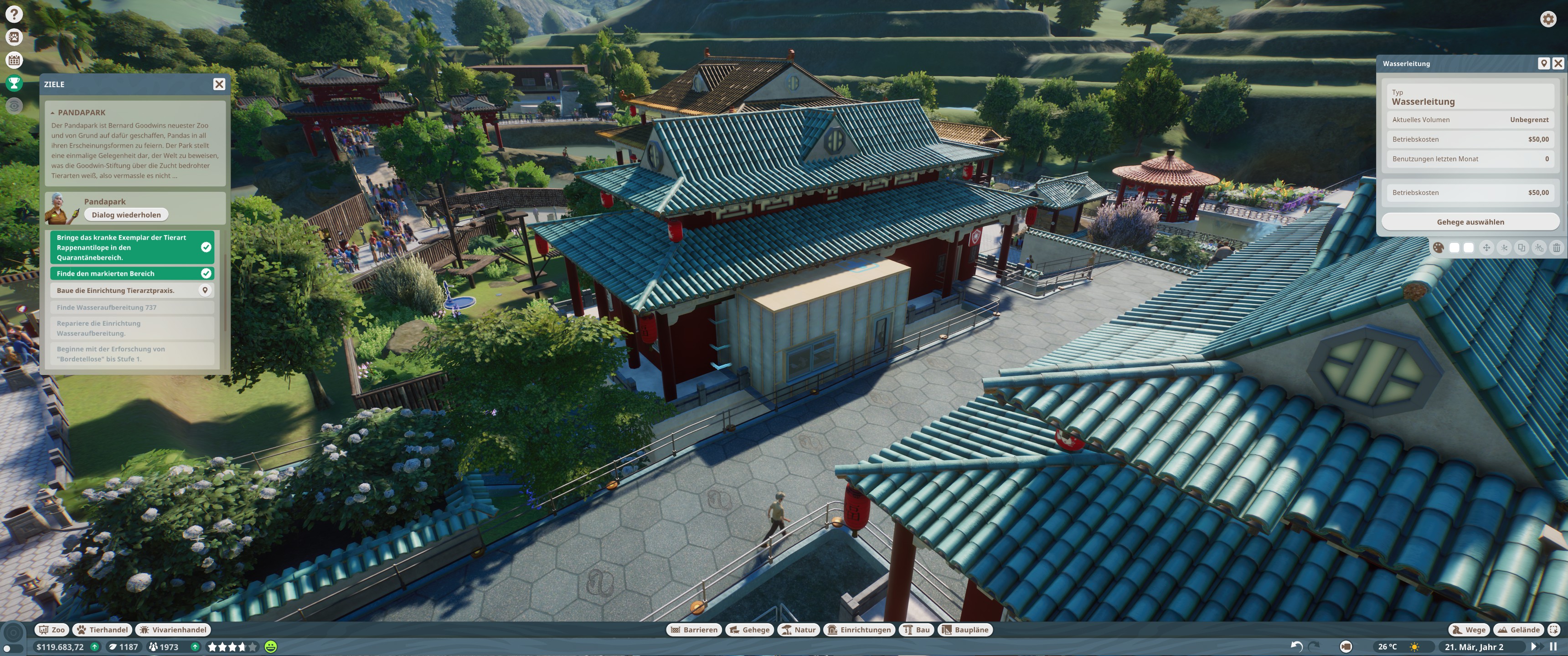Replay dialog with Dialog wiederholen button

(x=126, y=215)
